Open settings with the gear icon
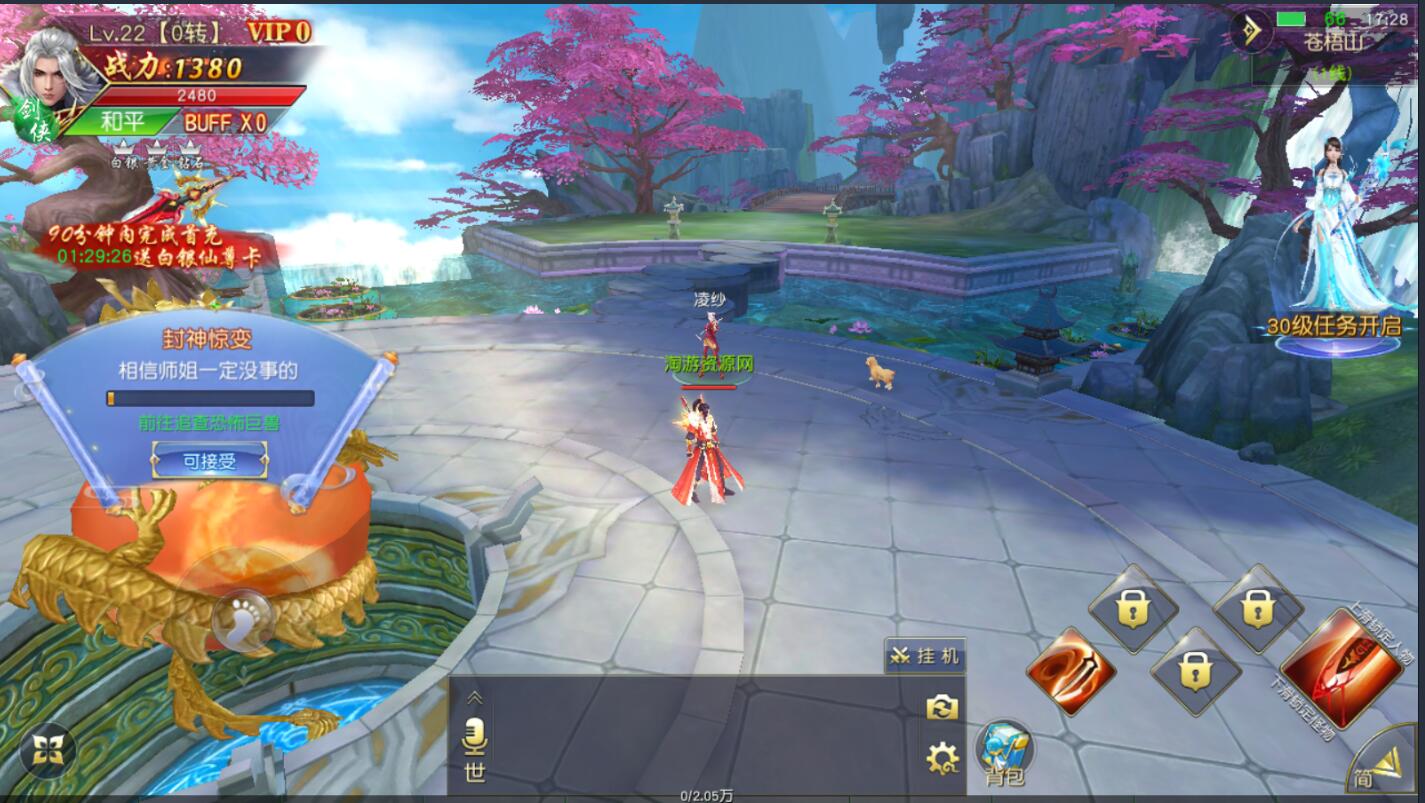The height and width of the screenshot is (803, 1425). pos(942,759)
